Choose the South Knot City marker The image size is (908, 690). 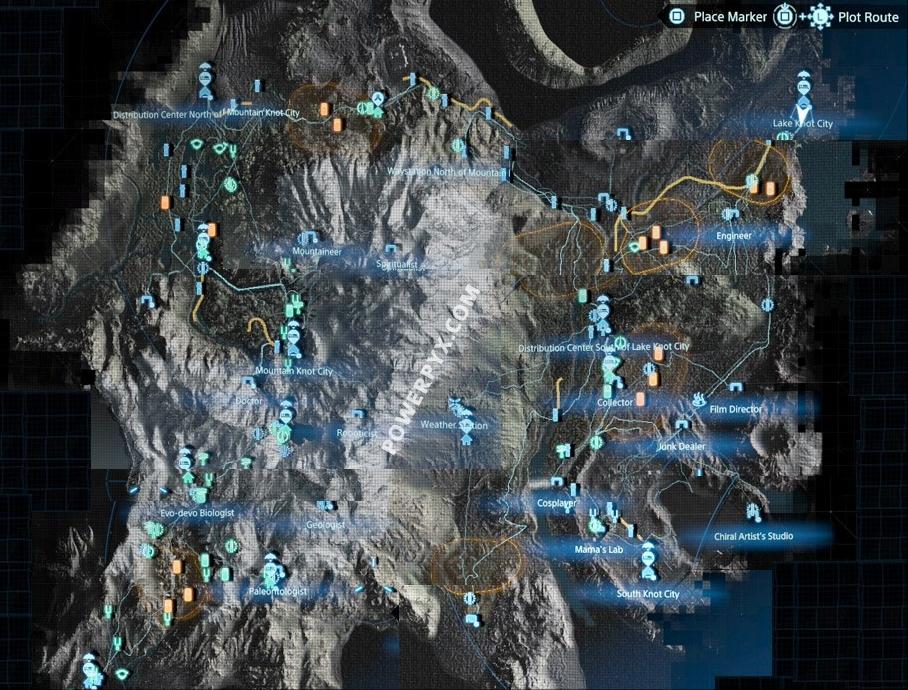(x=647, y=560)
